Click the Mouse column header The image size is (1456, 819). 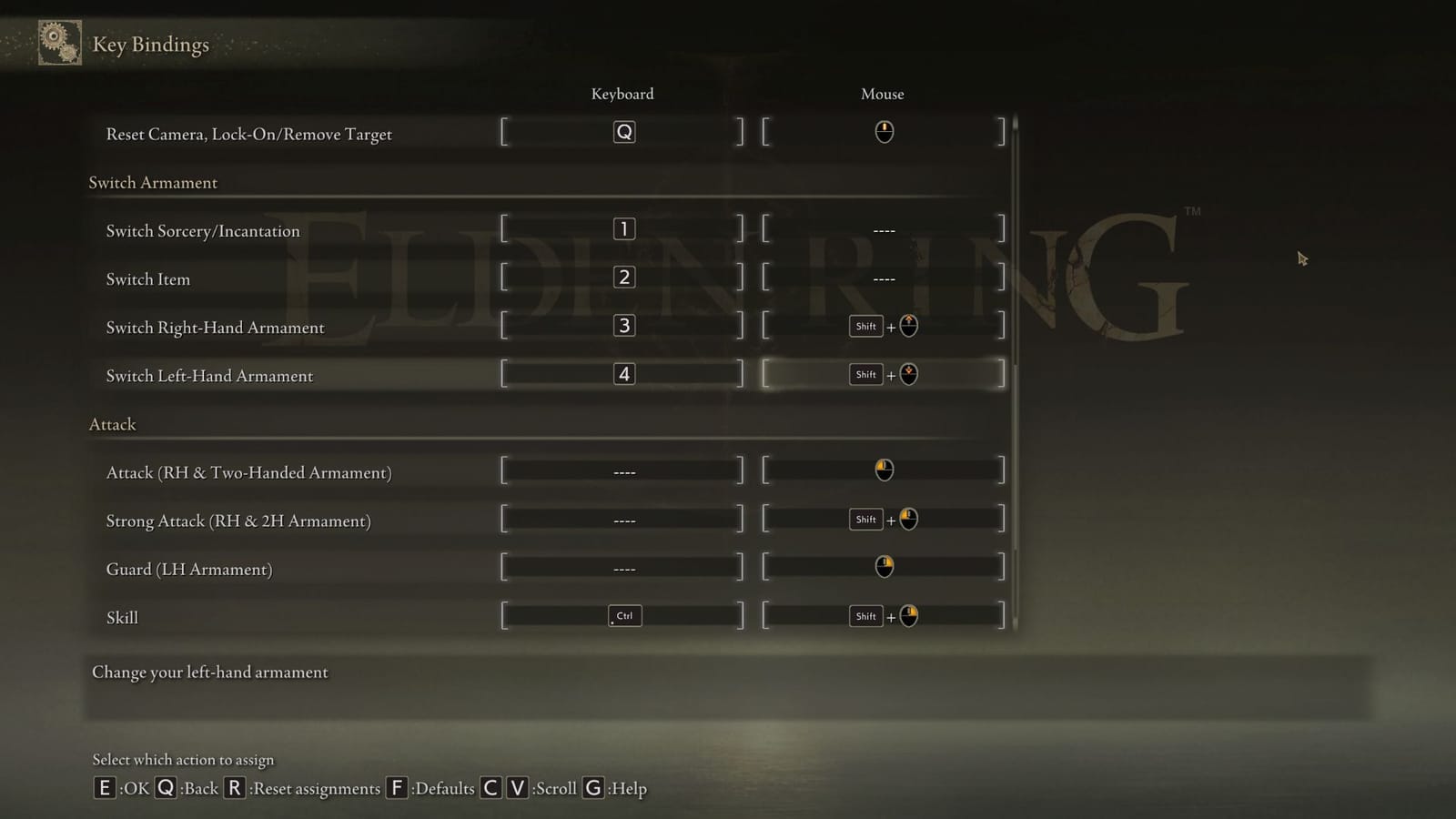pos(881,94)
